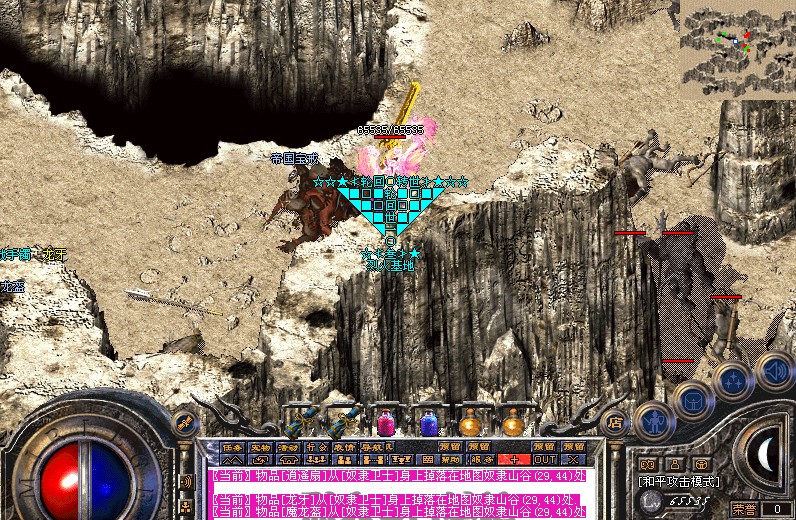Open the 店 shop button
Screen dimensions: 796x520
(615, 423)
